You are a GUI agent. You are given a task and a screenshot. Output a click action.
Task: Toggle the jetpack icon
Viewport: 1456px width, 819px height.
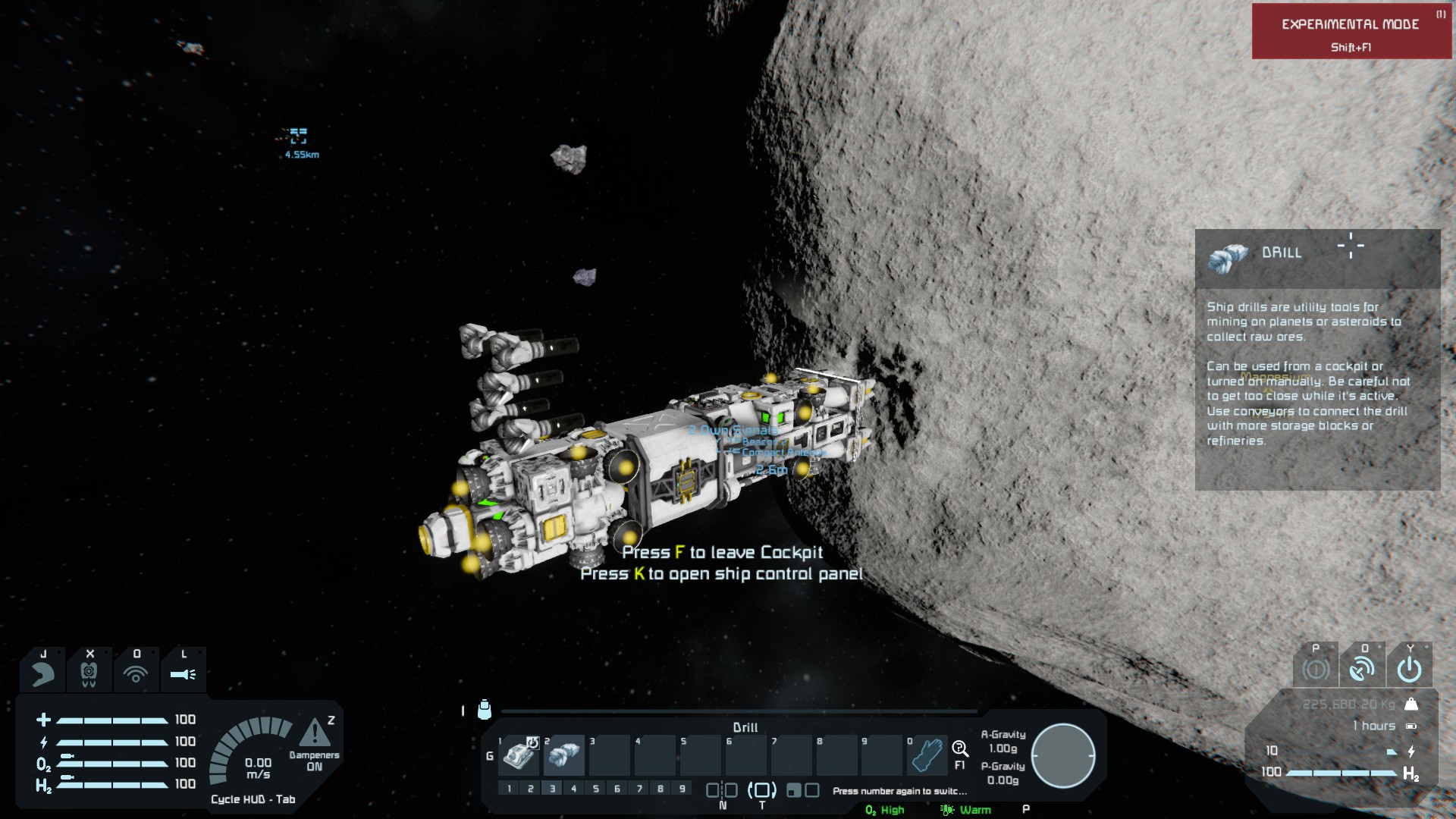pyautogui.click(x=89, y=673)
